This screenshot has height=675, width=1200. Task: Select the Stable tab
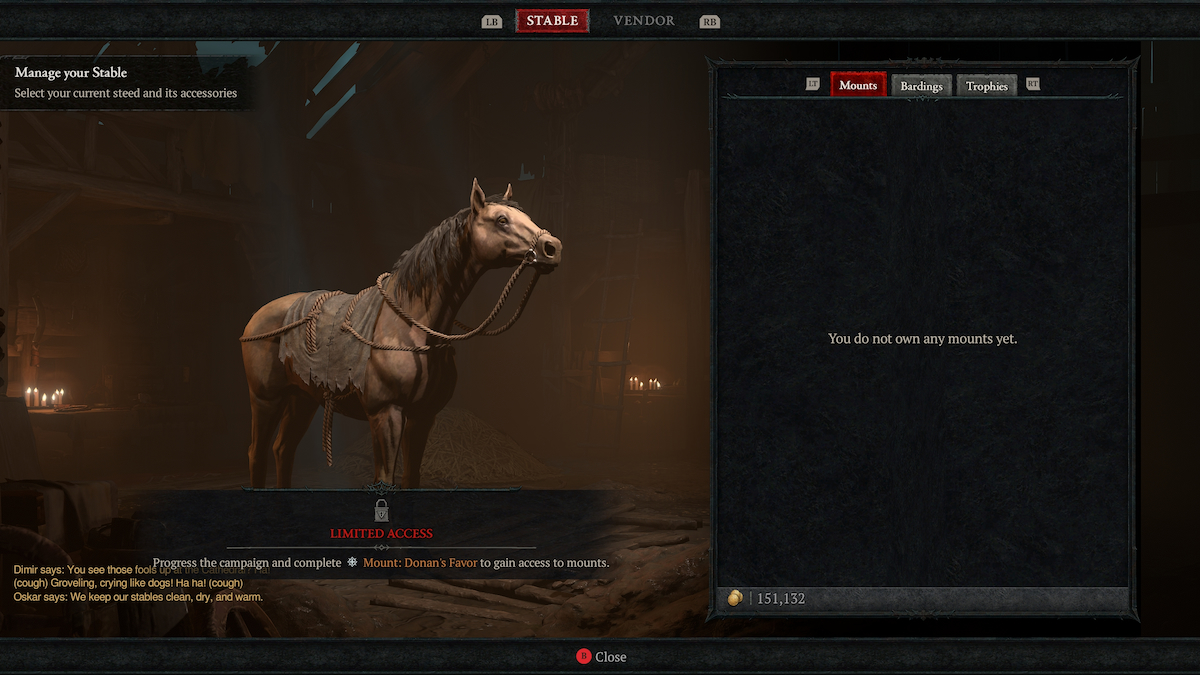click(552, 21)
